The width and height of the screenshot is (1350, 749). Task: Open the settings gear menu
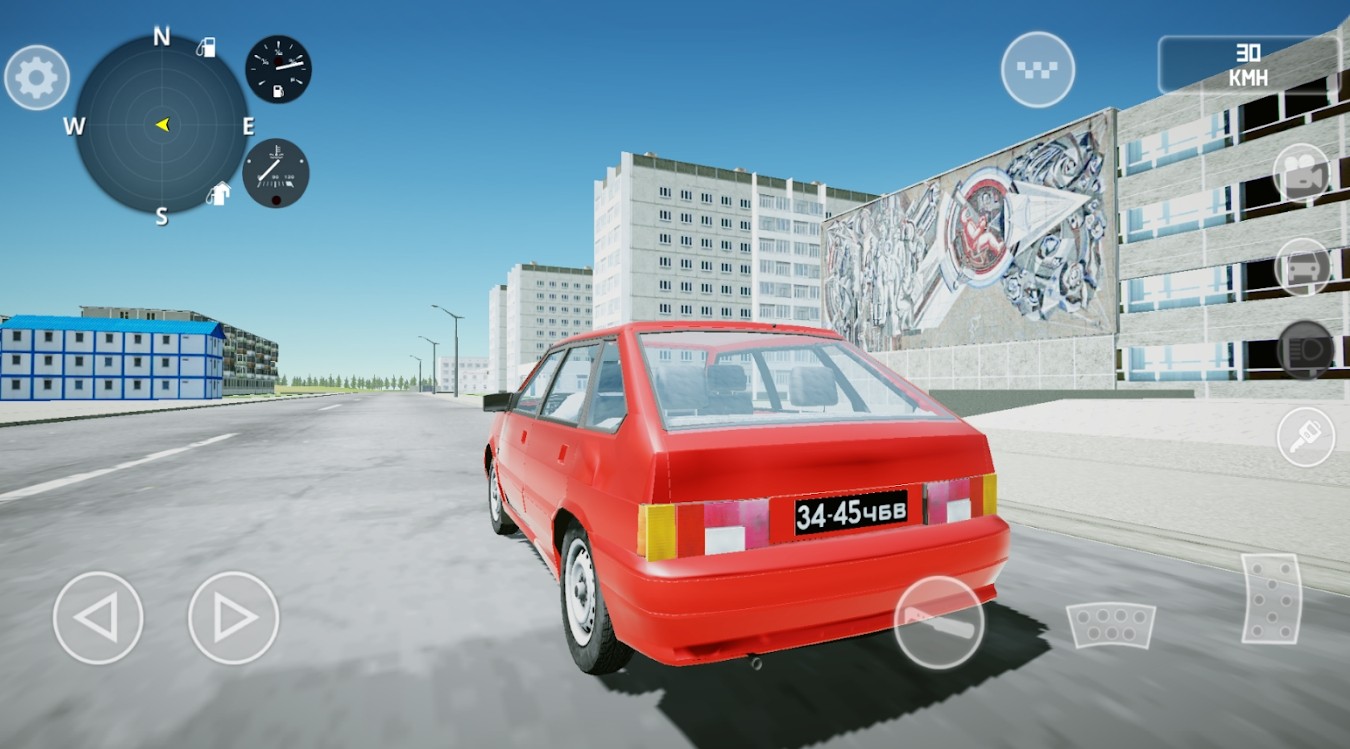[x=36, y=76]
